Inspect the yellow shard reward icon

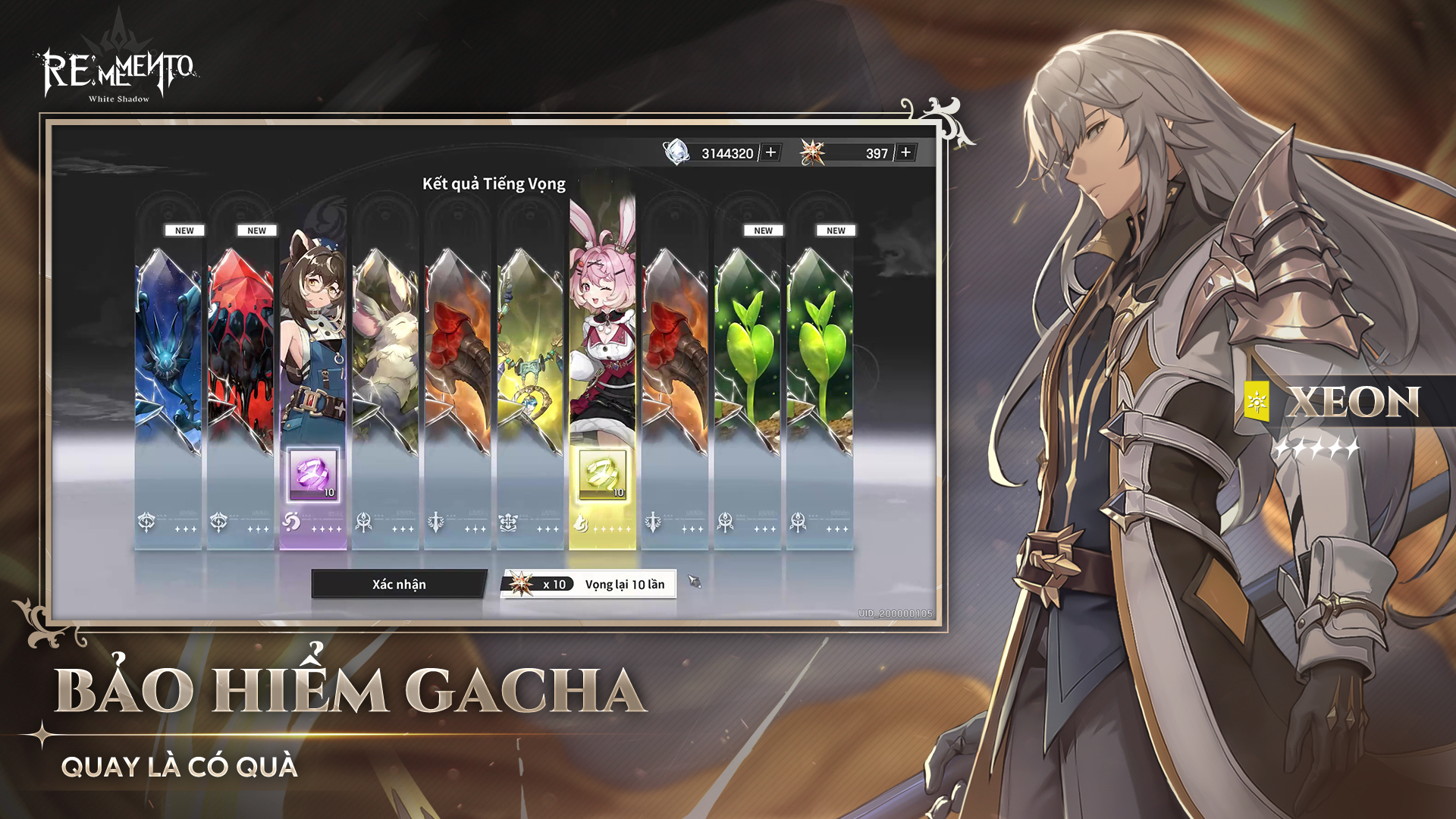point(603,475)
